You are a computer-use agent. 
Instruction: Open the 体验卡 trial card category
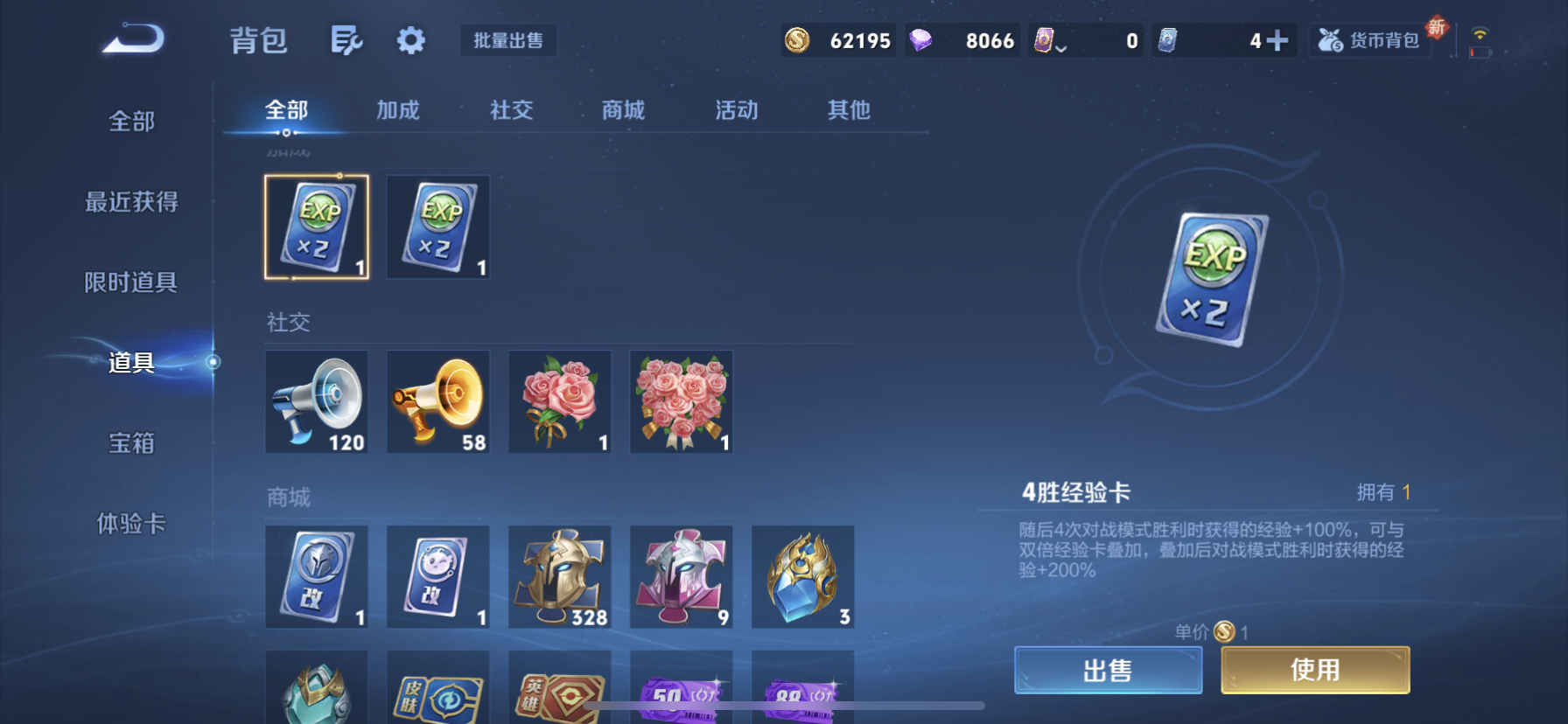[131, 524]
